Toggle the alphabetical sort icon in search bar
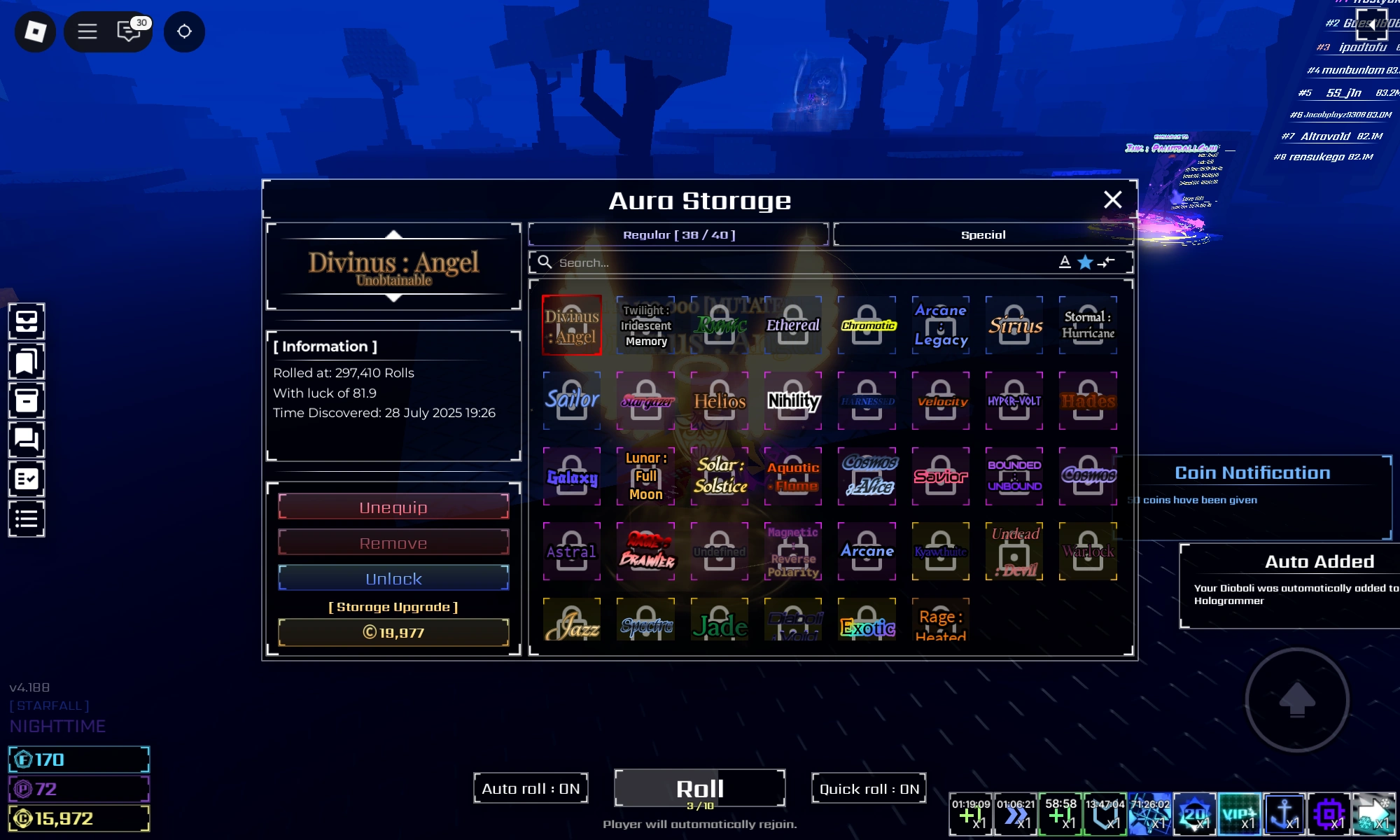The image size is (1400, 840). click(x=1065, y=262)
